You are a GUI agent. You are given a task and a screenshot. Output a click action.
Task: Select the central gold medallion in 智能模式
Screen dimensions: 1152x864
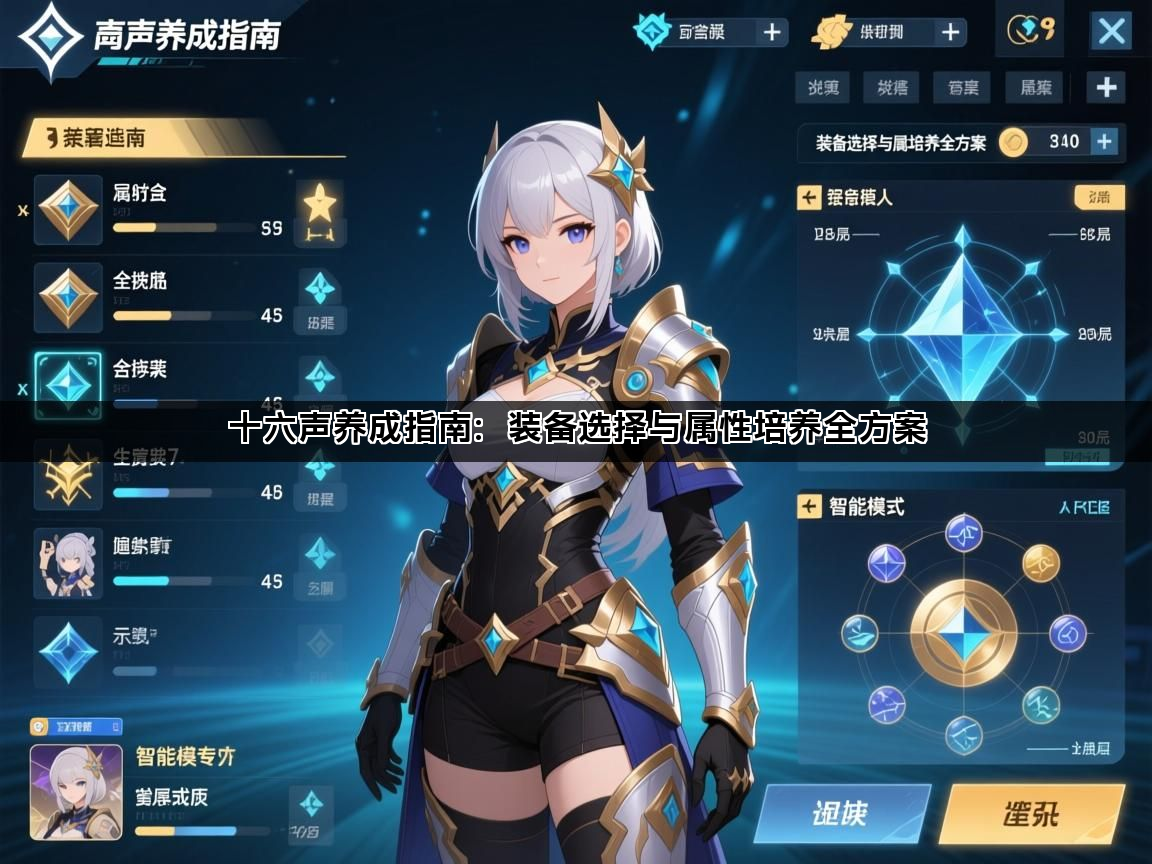(x=962, y=634)
